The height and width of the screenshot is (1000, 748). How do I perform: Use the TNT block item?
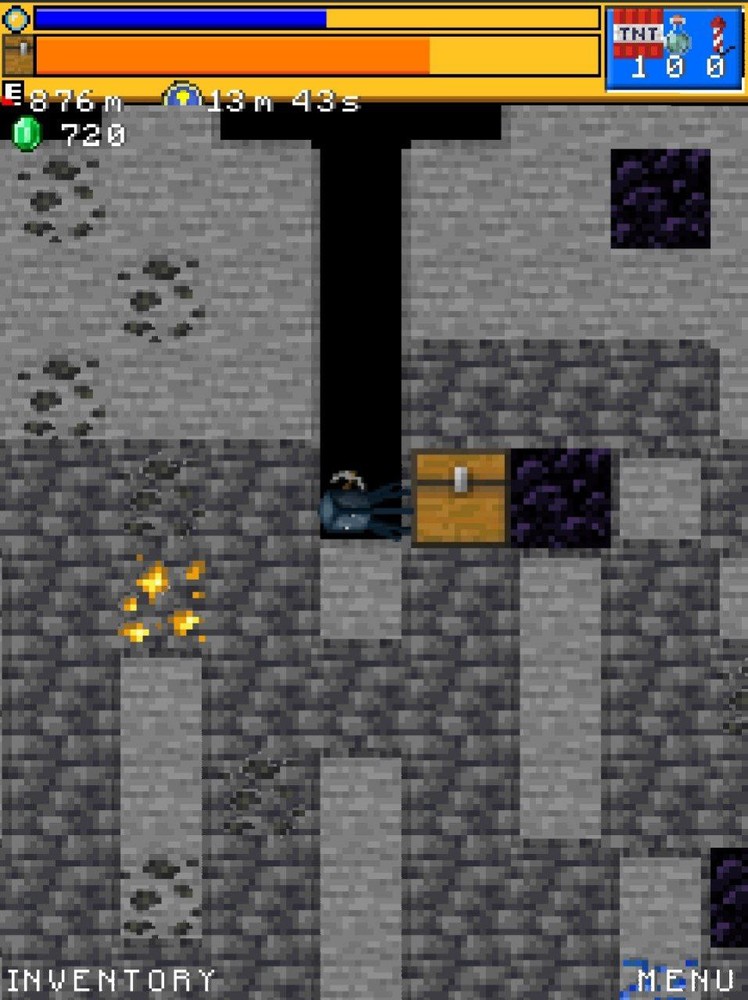(x=637, y=36)
